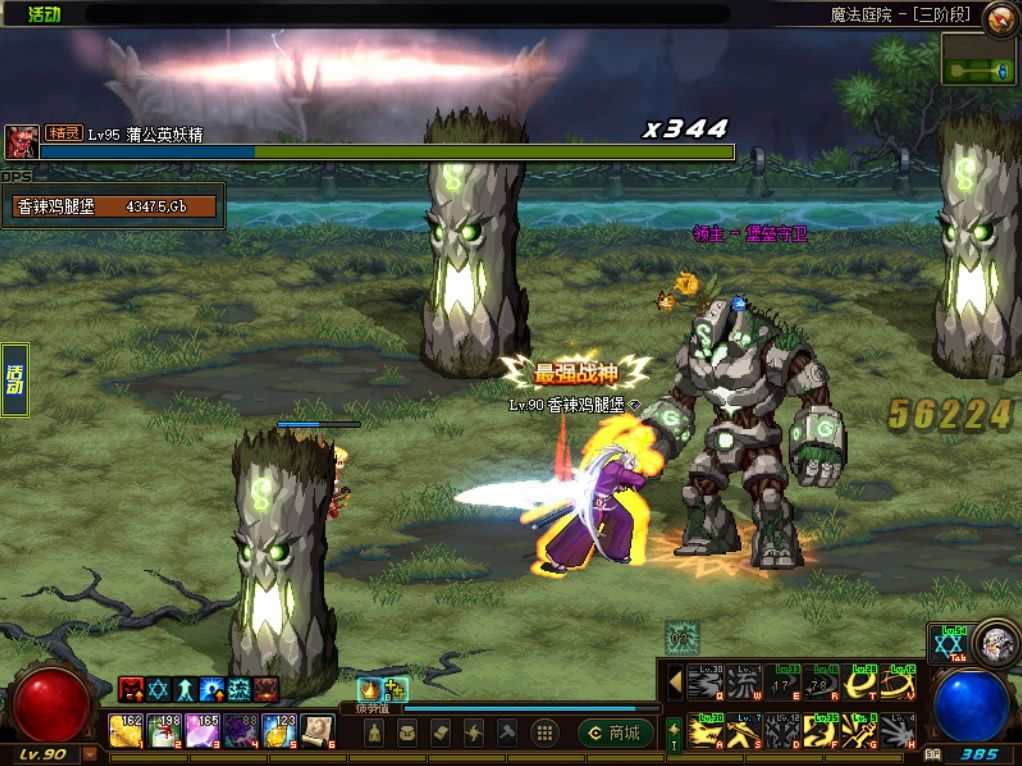
Task: Open the character silhouette menu icon
Action: [375, 733]
